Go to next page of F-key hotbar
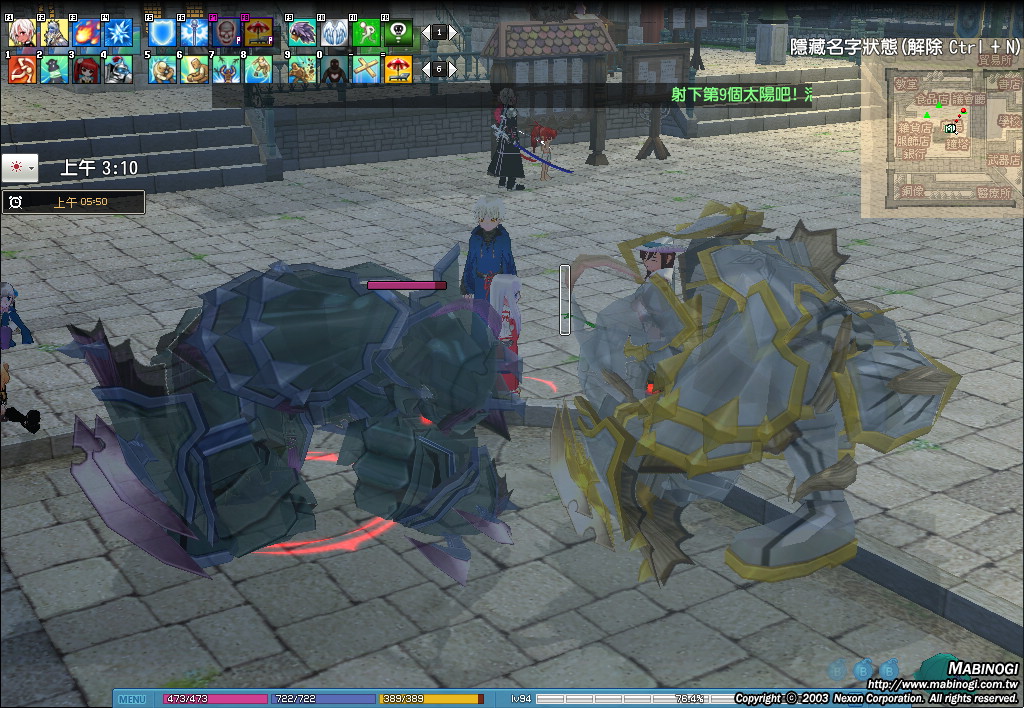This screenshot has height=708, width=1024. [452, 33]
